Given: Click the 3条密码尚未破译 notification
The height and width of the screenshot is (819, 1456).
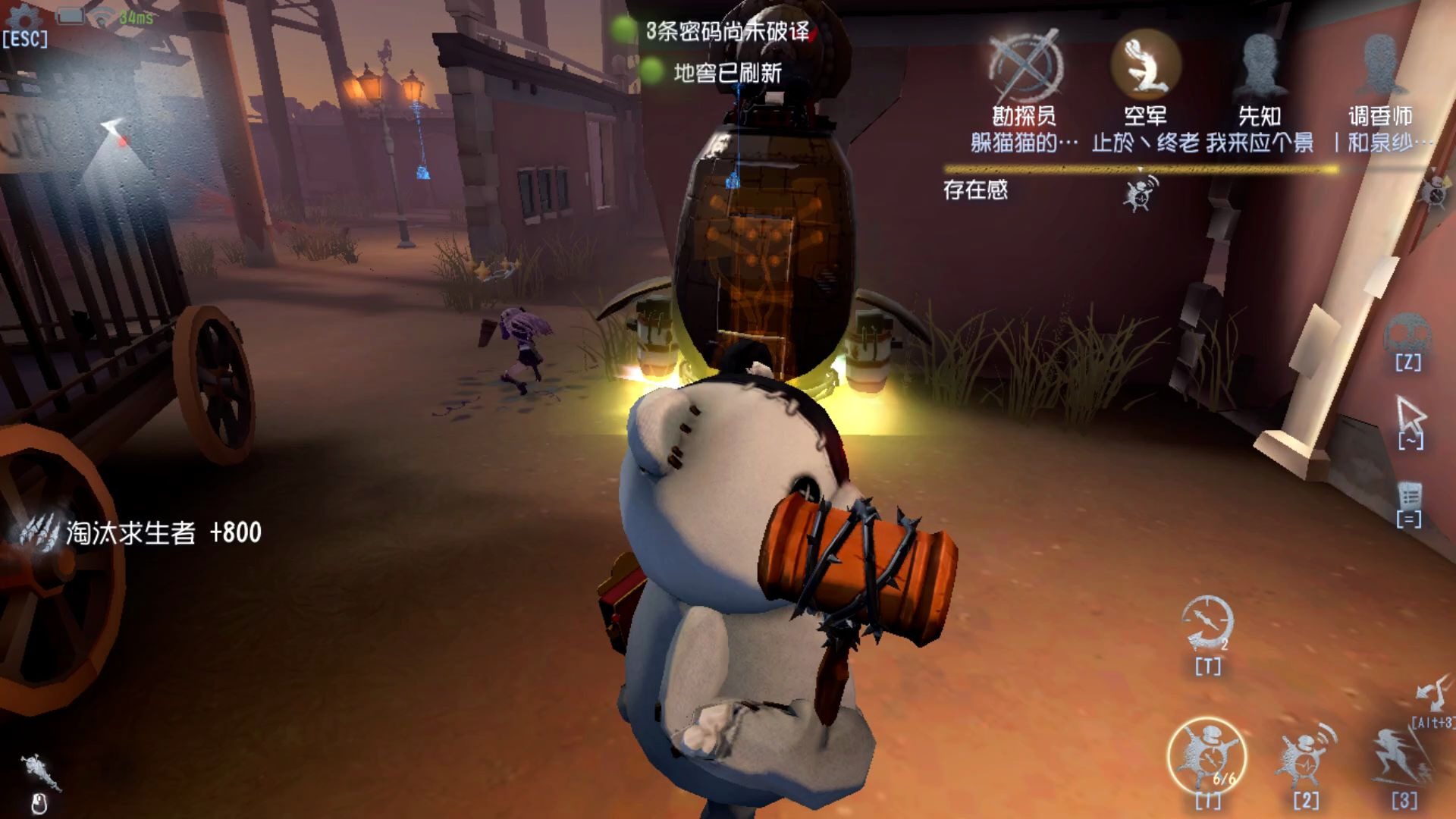Looking at the screenshot, I should pos(726,32).
